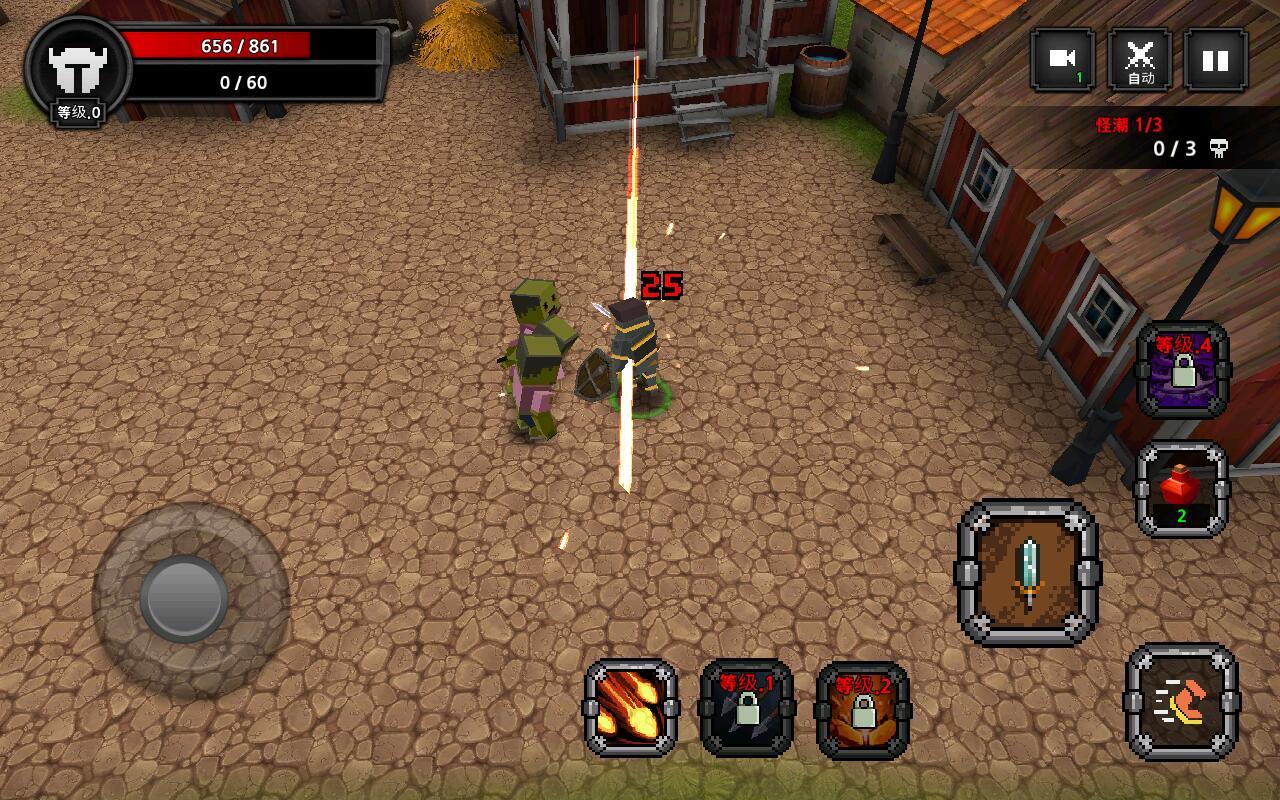The width and height of the screenshot is (1280, 800).
Task: Toggle auto-battle crossed swords button
Action: (x=1140, y=60)
